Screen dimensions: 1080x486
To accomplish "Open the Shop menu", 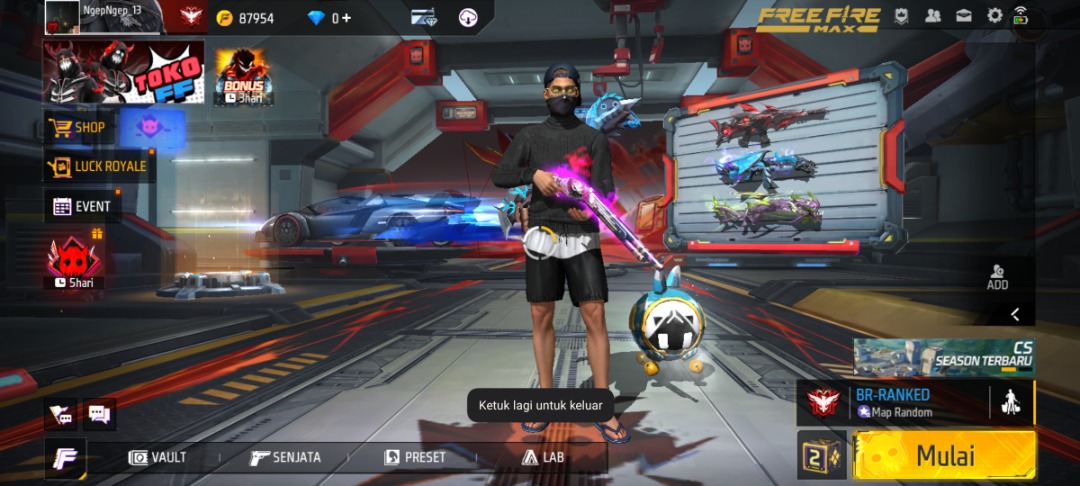I will click(79, 128).
